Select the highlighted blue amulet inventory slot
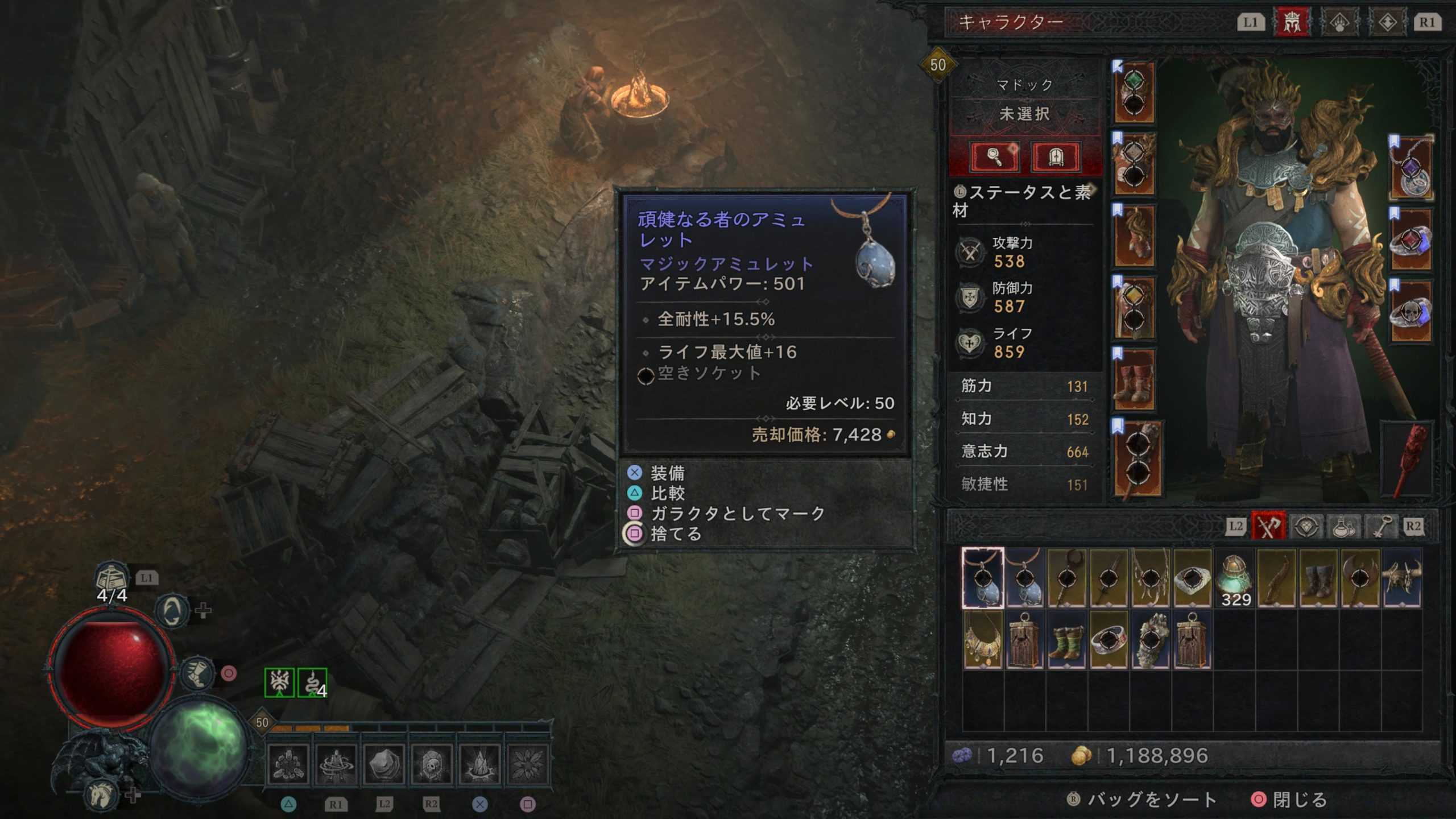The width and height of the screenshot is (1456, 819). (x=982, y=578)
